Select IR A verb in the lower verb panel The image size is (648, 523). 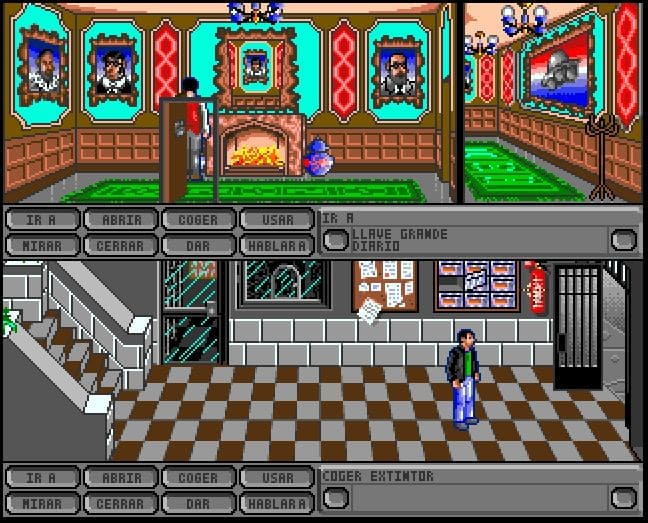(40, 478)
